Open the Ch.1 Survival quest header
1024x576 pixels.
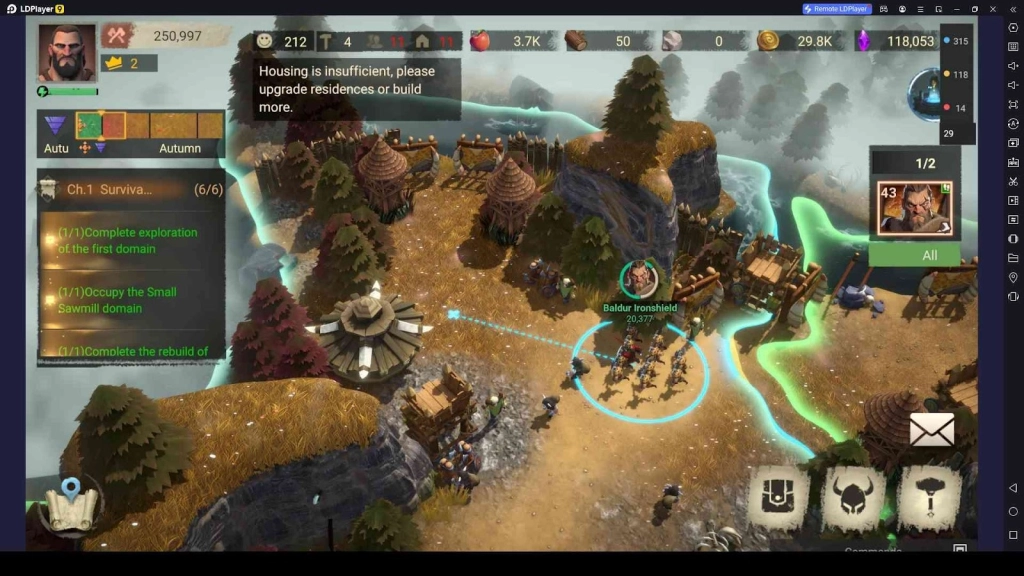tap(130, 189)
